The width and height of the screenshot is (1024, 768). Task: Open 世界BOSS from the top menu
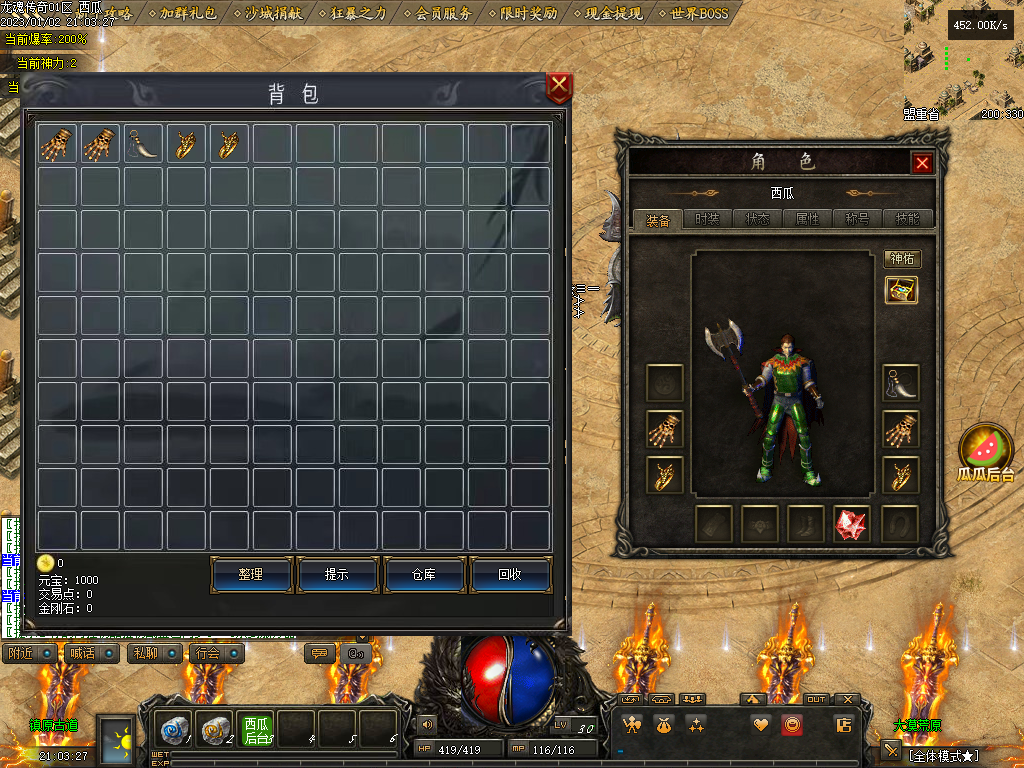[x=699, y=13]
